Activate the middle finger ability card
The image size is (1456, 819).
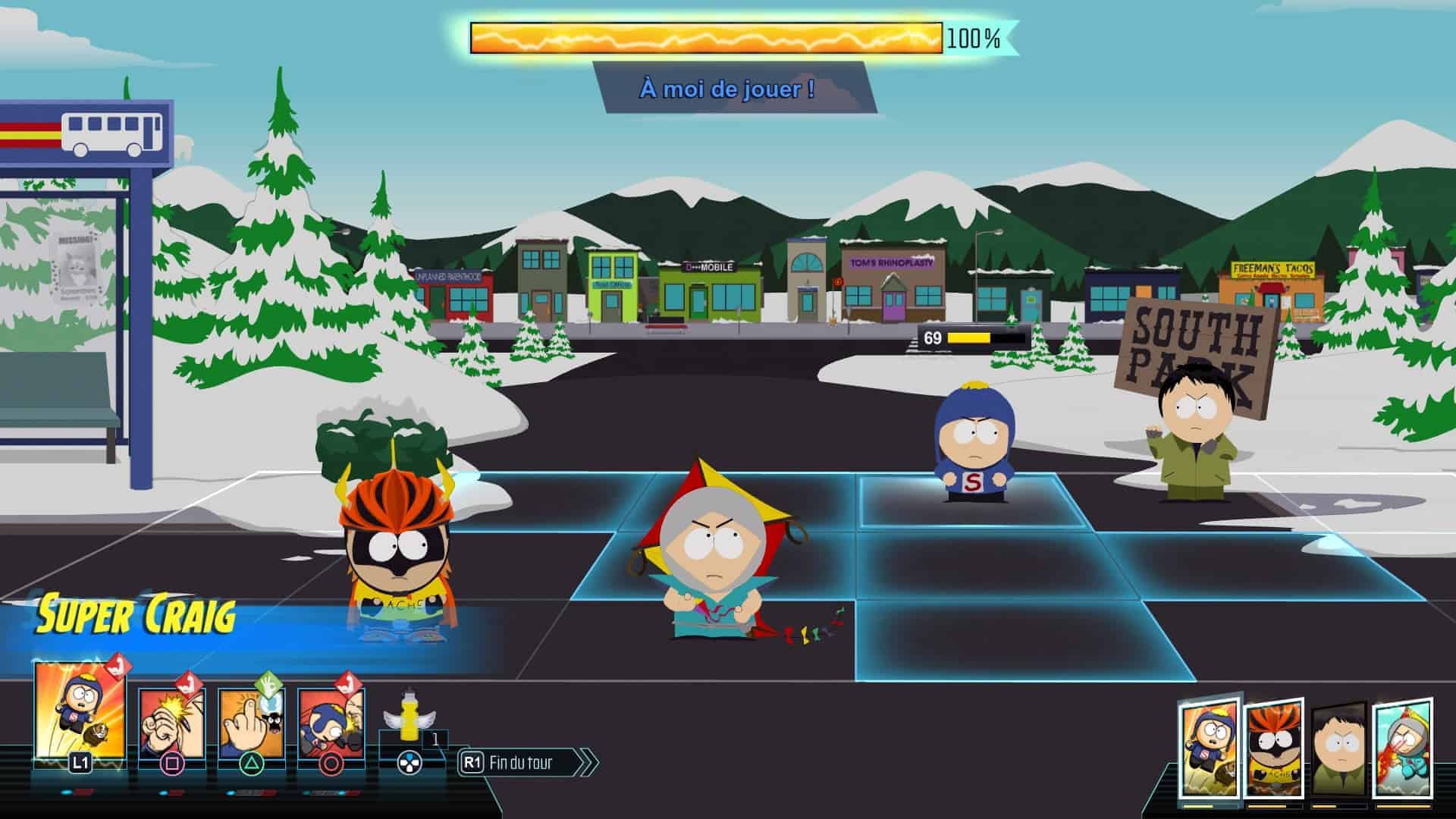coord(251,723)
